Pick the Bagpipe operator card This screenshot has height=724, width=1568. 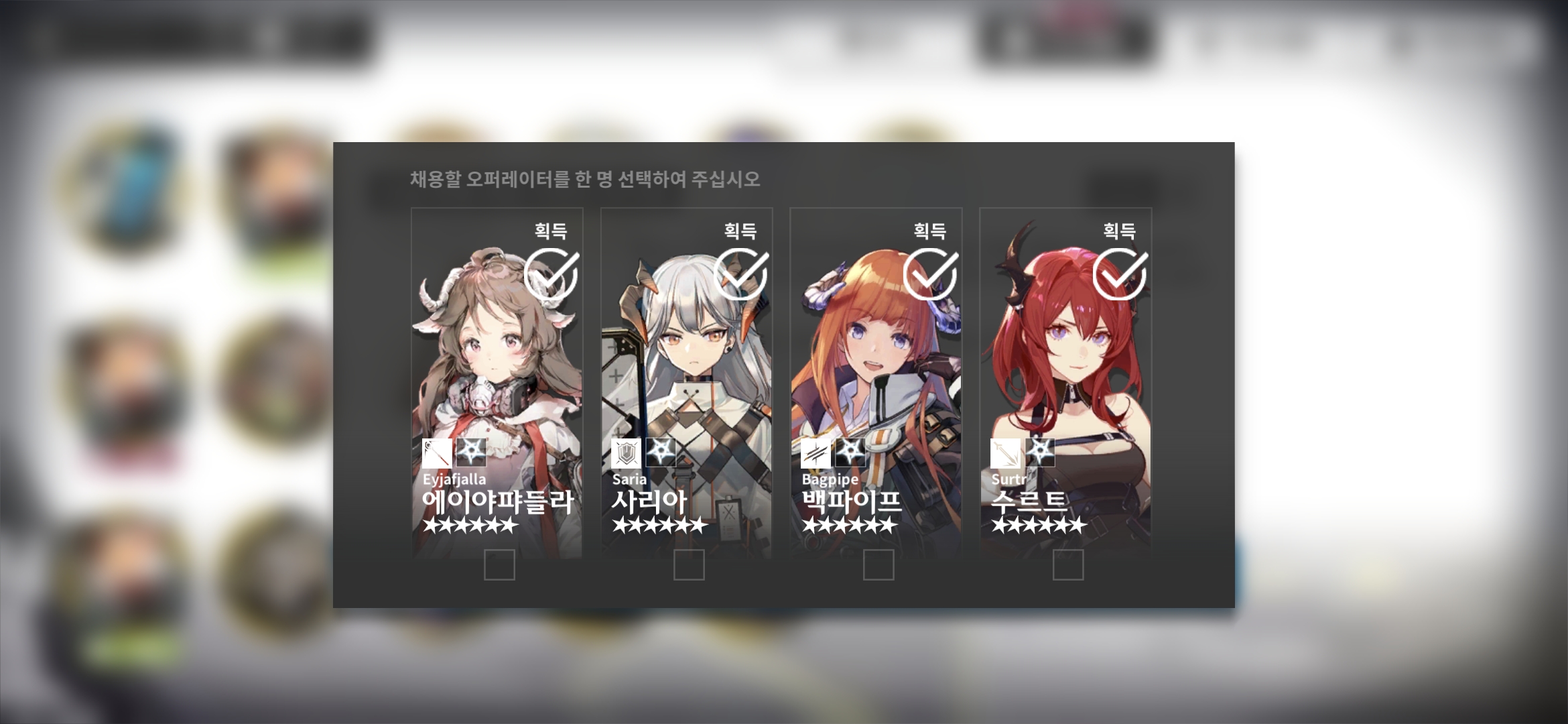click(x=876, y=382)
